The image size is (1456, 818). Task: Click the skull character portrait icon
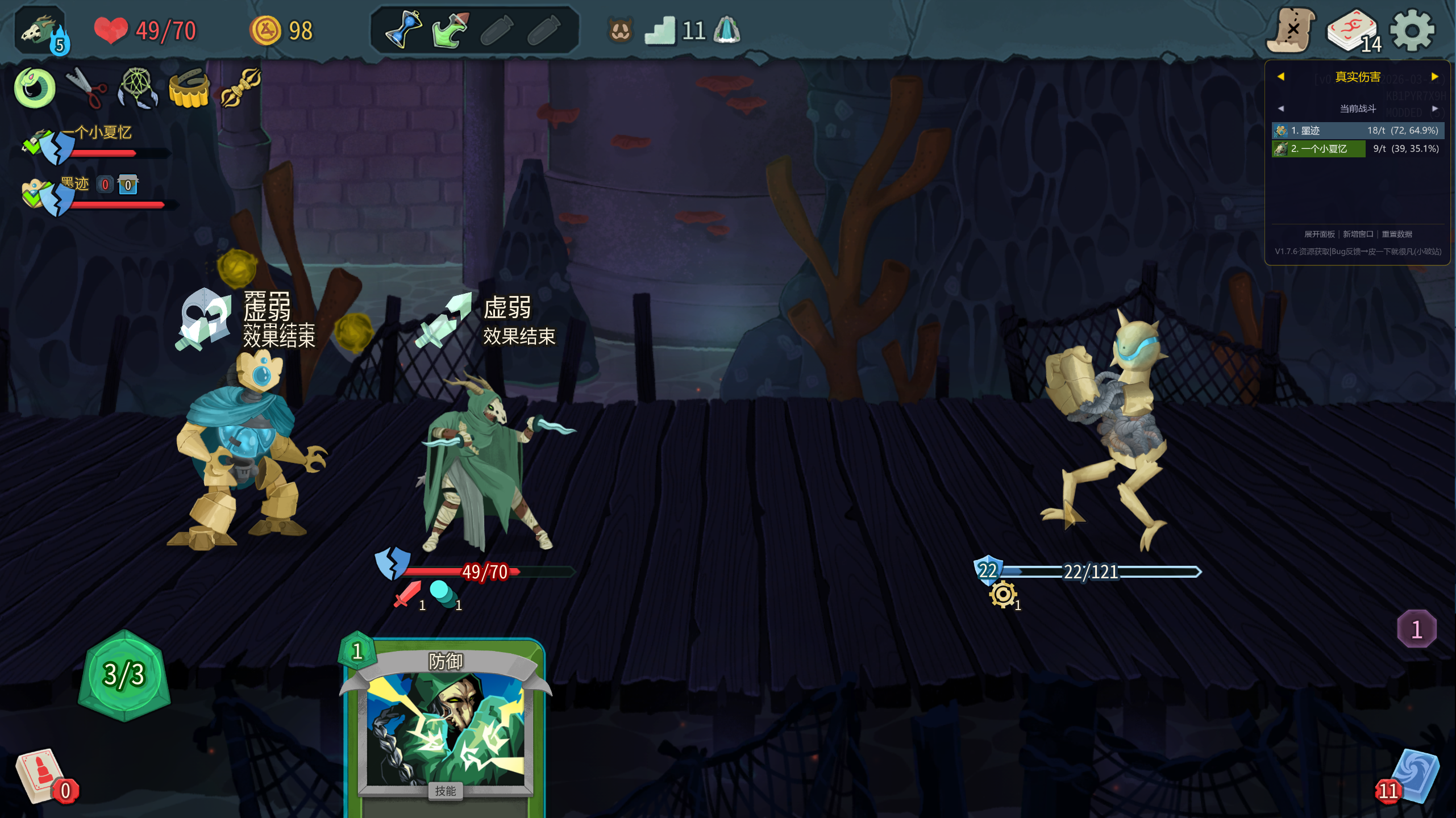click(x=40, y=31)
